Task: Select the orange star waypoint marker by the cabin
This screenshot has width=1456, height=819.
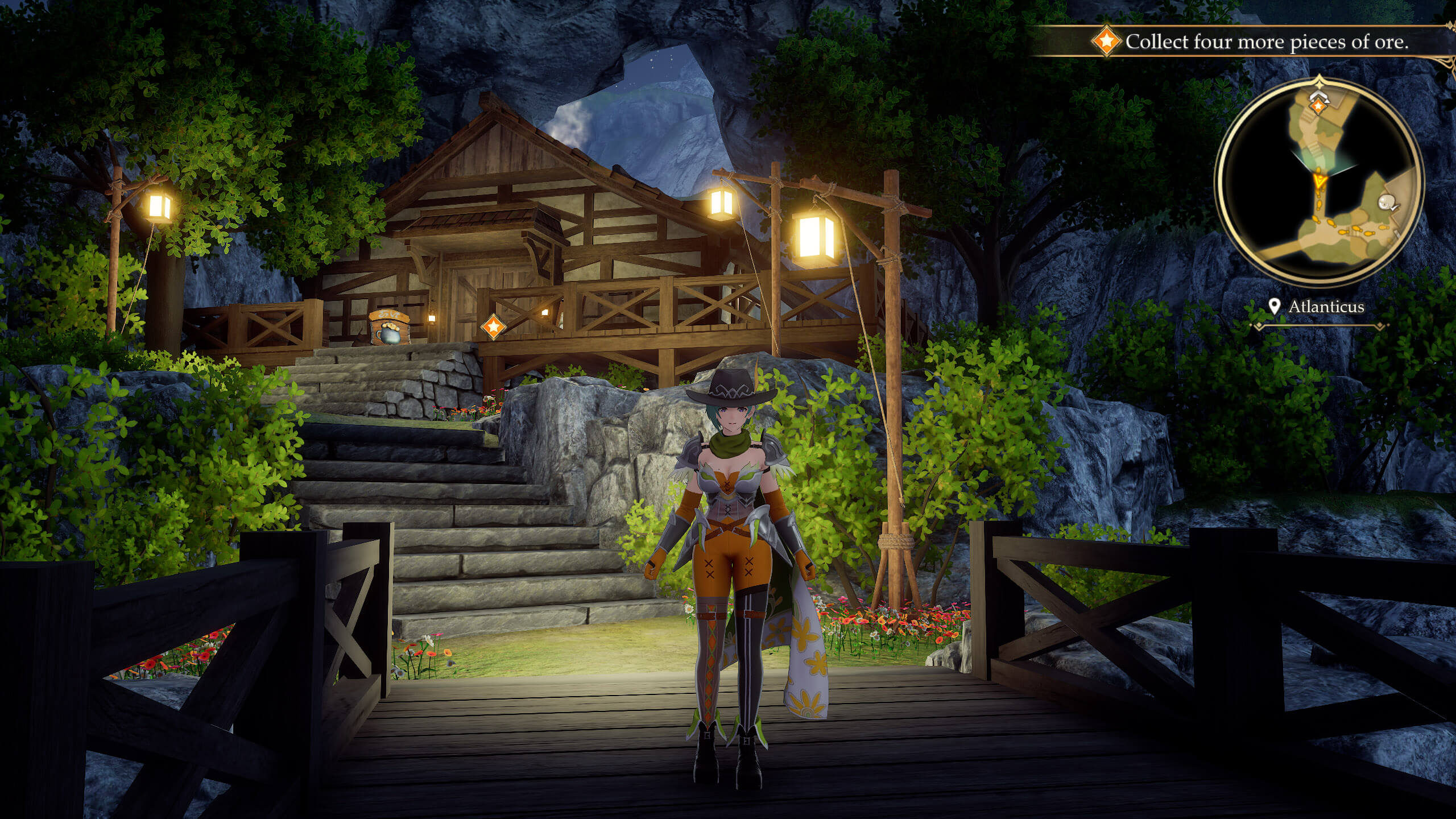Action: tap(493, 326)
